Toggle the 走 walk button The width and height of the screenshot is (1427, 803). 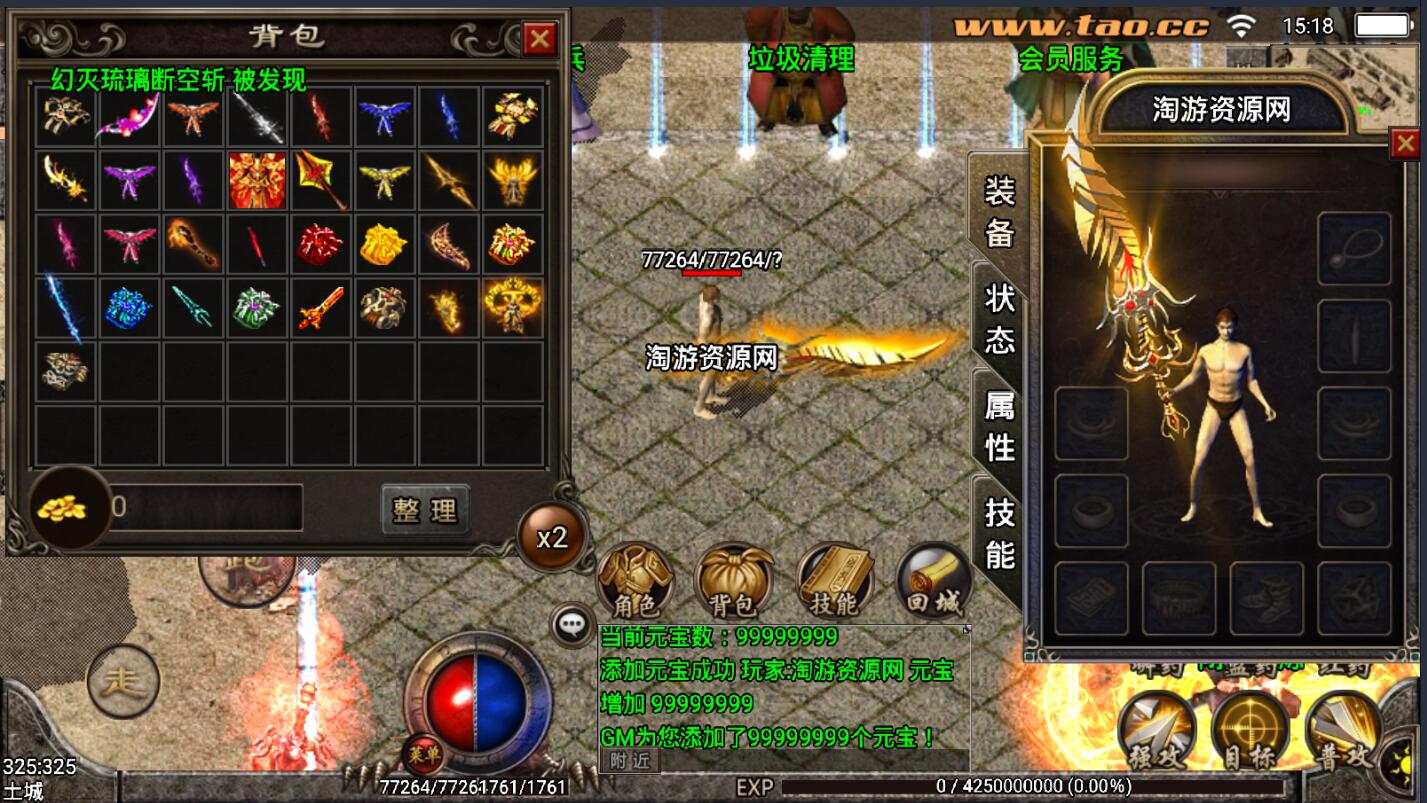[x=124, y=682]
